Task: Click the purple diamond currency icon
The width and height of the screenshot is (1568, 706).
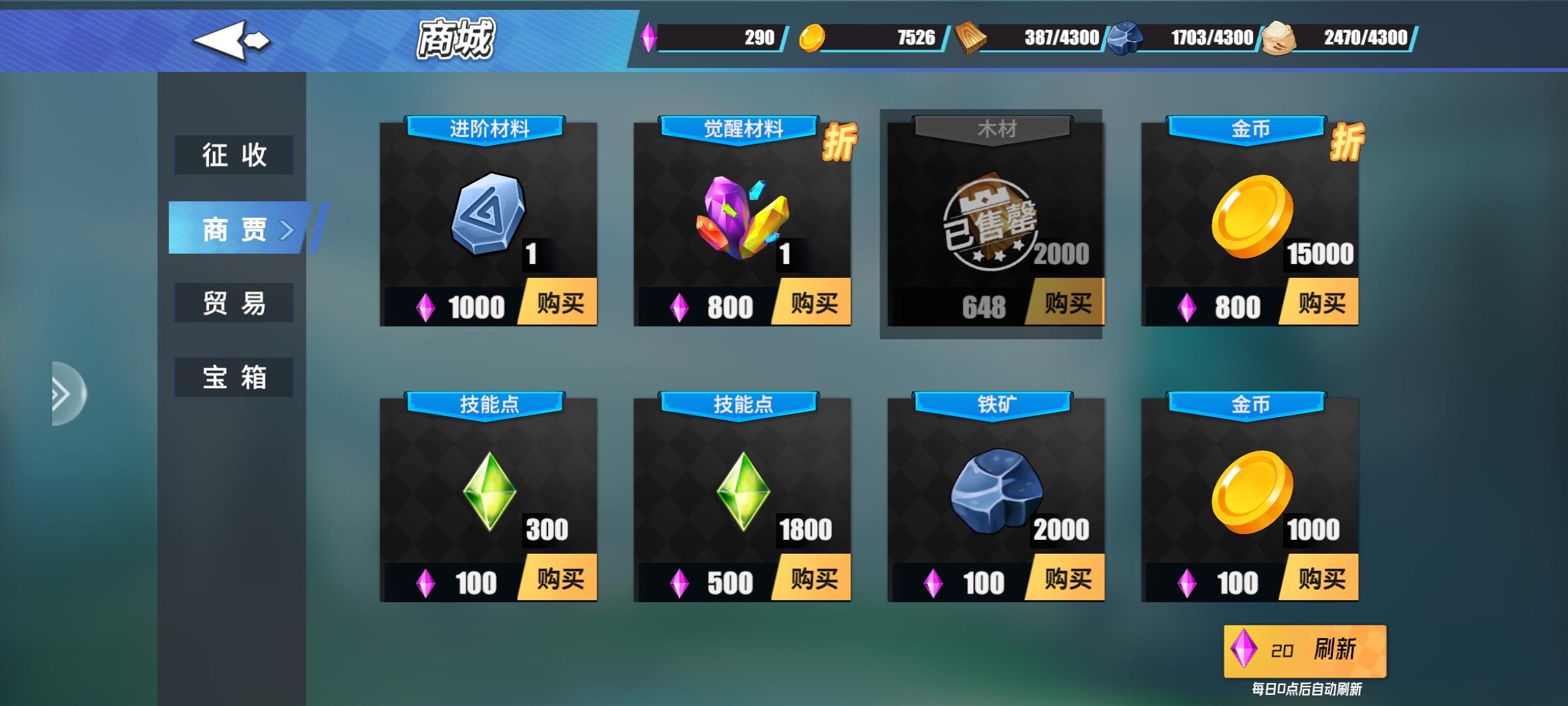Action: 649,37
